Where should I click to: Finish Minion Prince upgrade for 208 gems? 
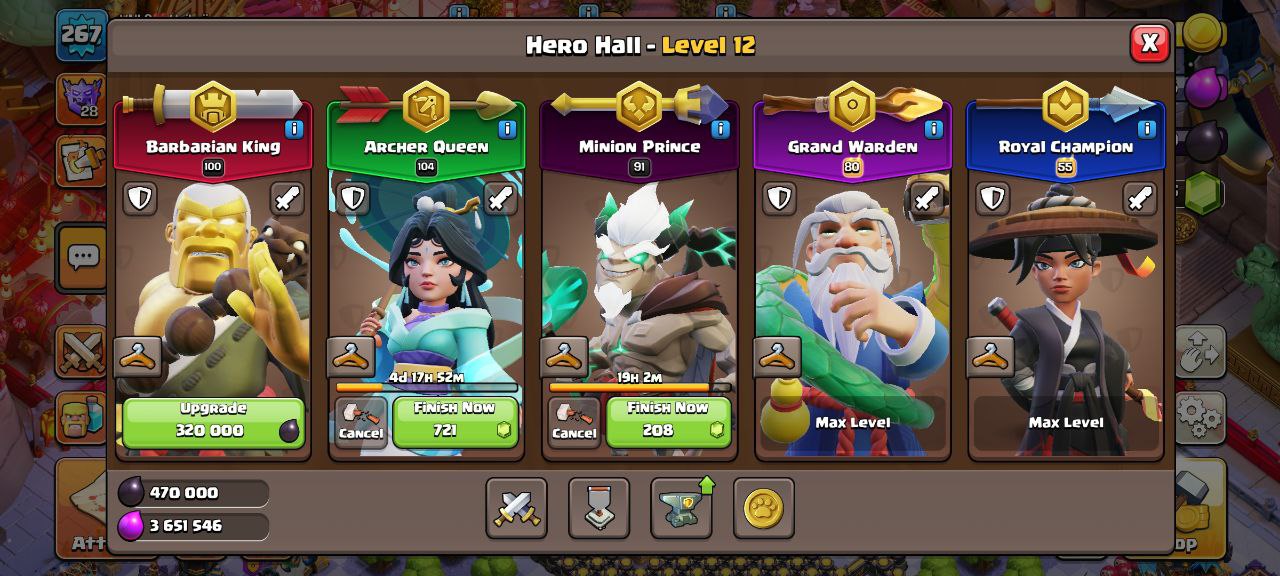(x=668, y=422)
